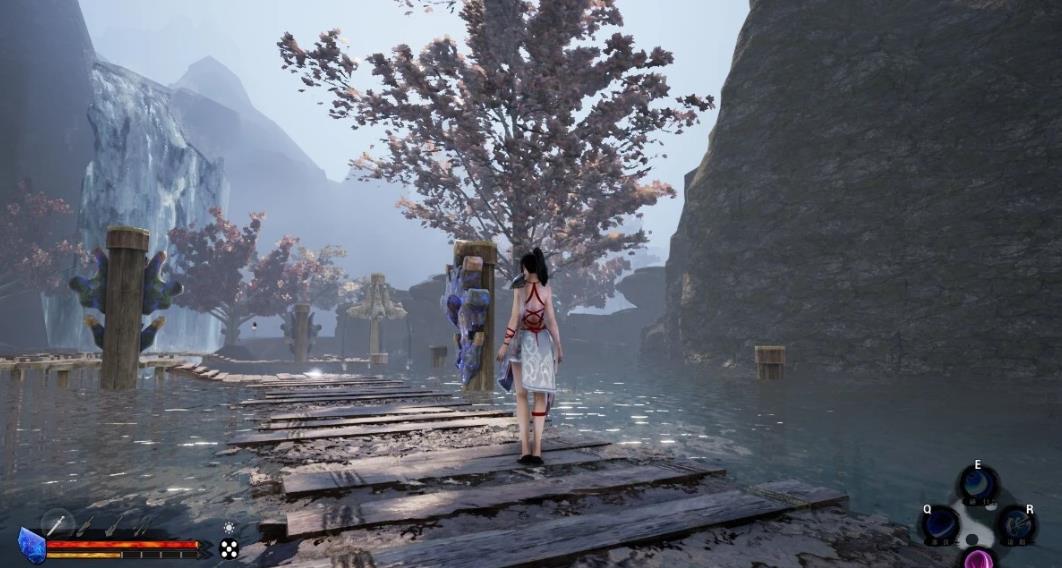Click the blue crystal icon beside the health bar

point(31,546)
